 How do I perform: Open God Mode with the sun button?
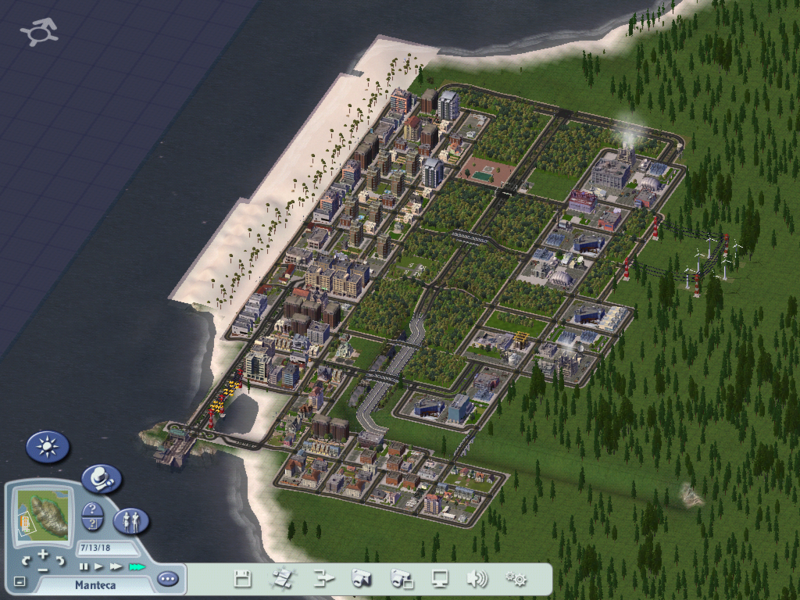coord(46,446)
